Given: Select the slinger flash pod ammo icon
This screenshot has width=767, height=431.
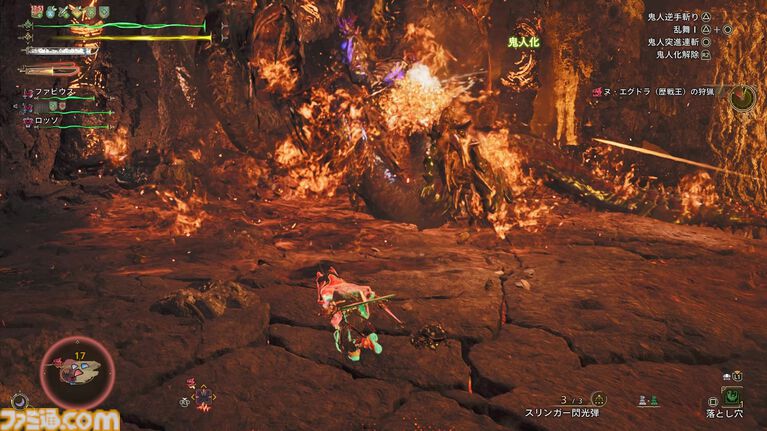Looking at the screenshot, I should pyautogui.click(x=598, y=398).
